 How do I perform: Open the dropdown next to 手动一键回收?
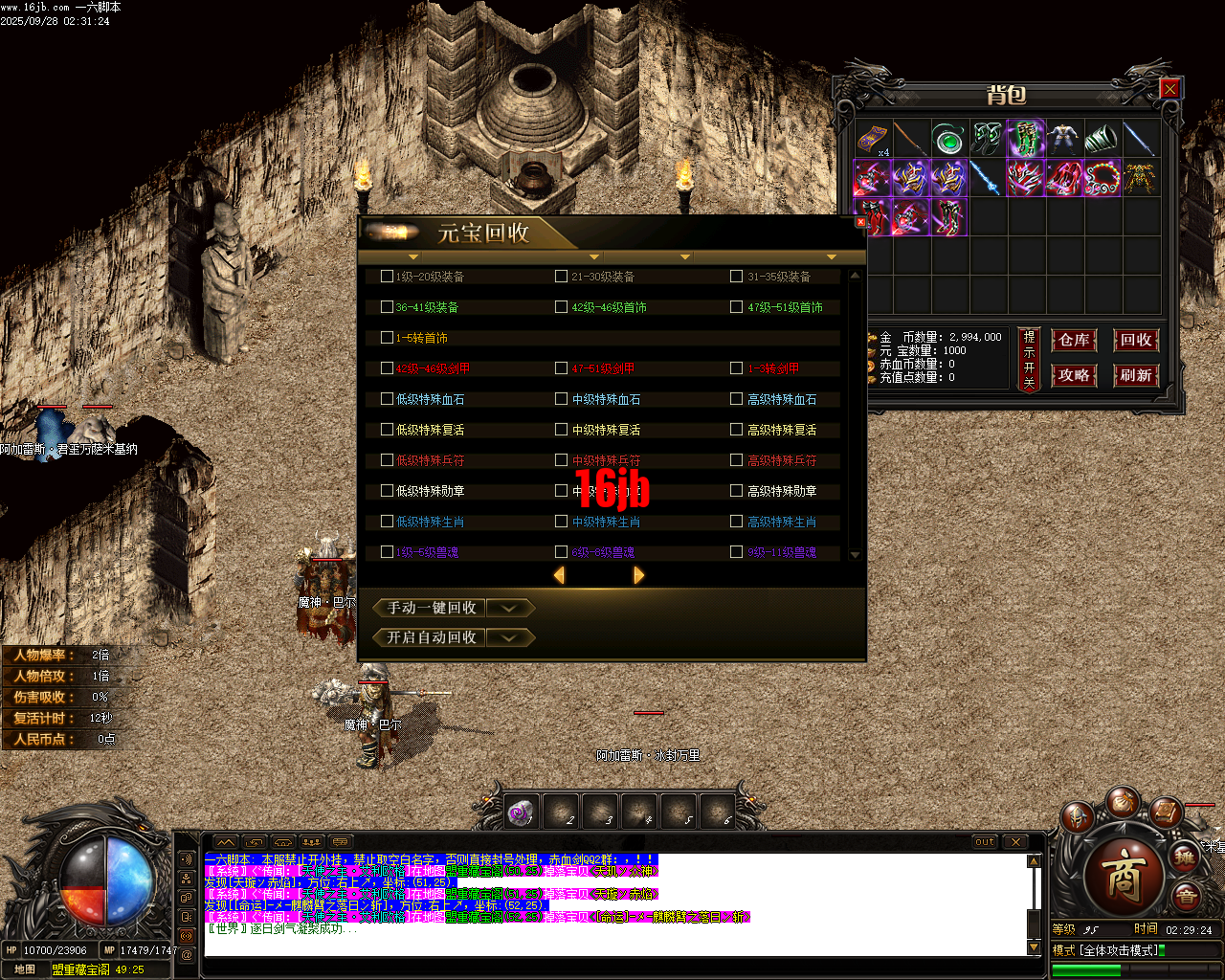tap(510, 607)
